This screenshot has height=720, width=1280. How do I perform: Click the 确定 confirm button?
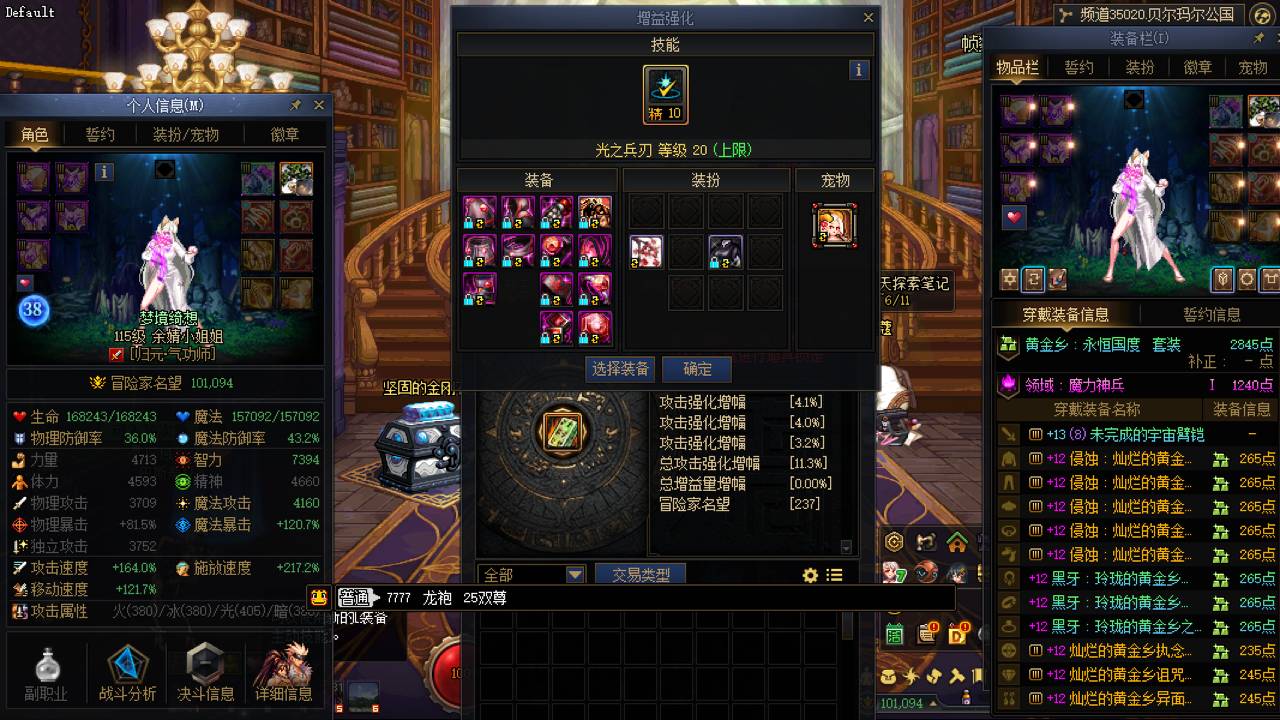[697, 368]
